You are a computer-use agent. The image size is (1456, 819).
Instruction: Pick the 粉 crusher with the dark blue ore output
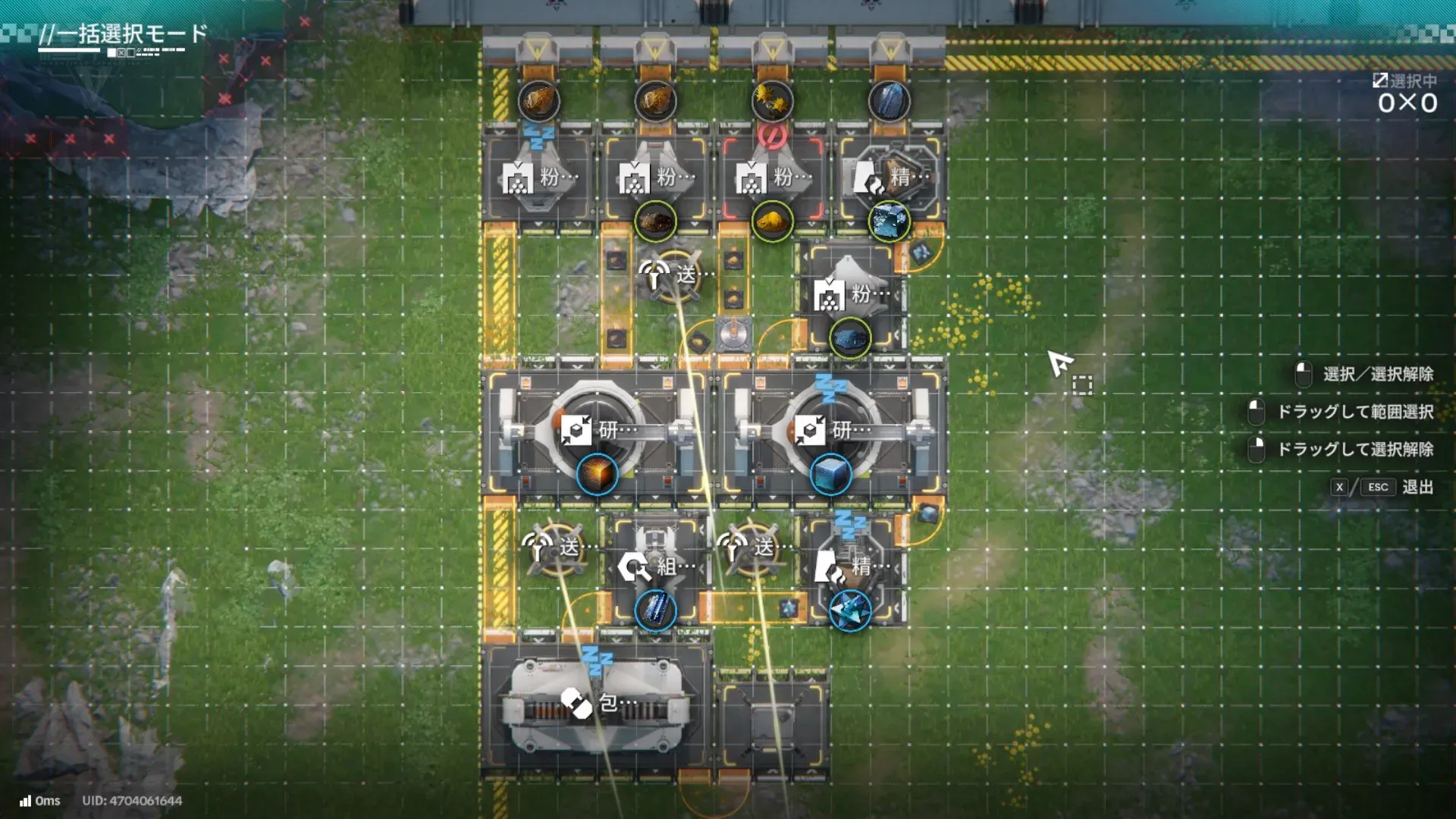(x=850, y=294)
